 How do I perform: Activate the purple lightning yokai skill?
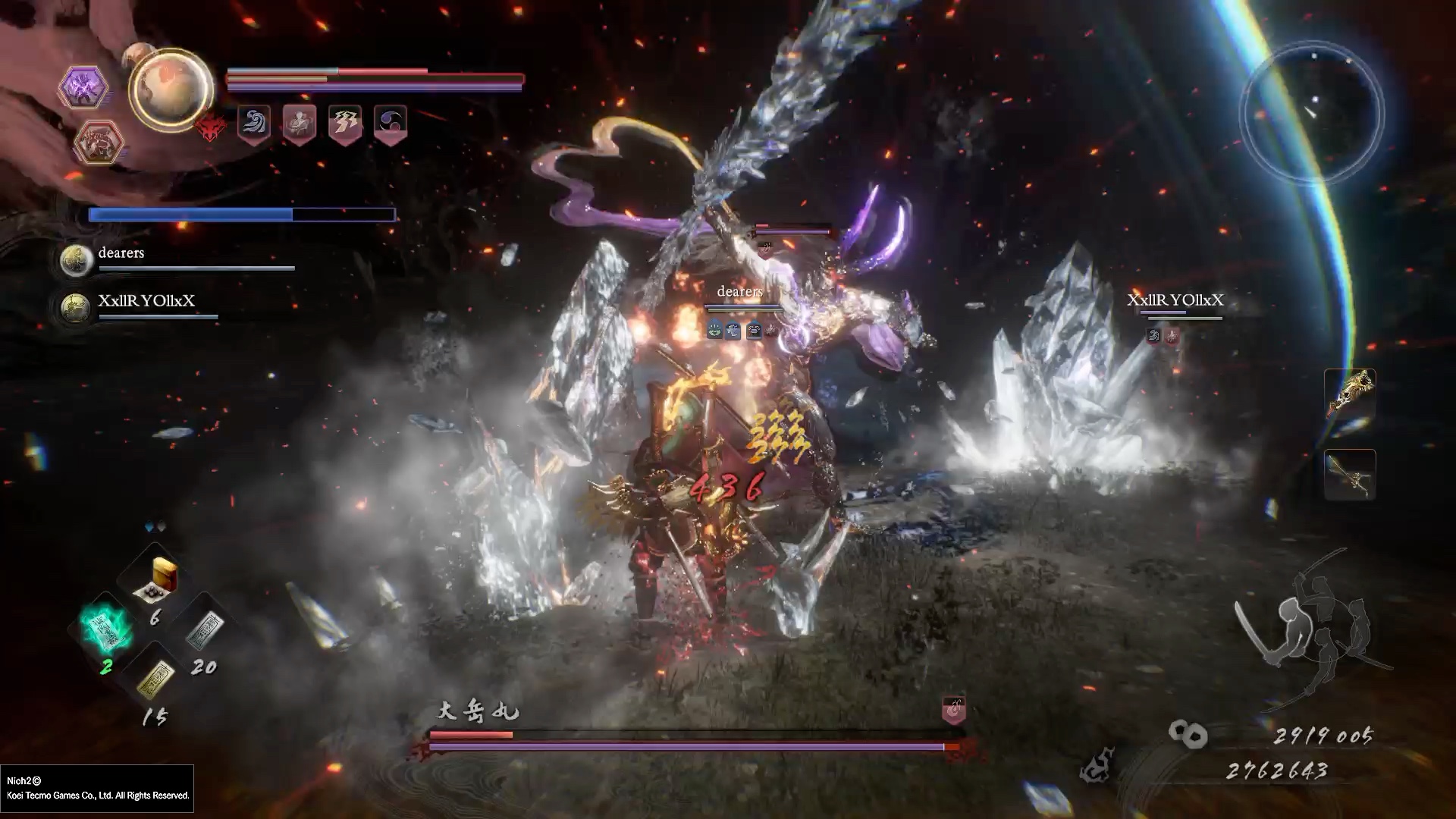tap(83, 88)
